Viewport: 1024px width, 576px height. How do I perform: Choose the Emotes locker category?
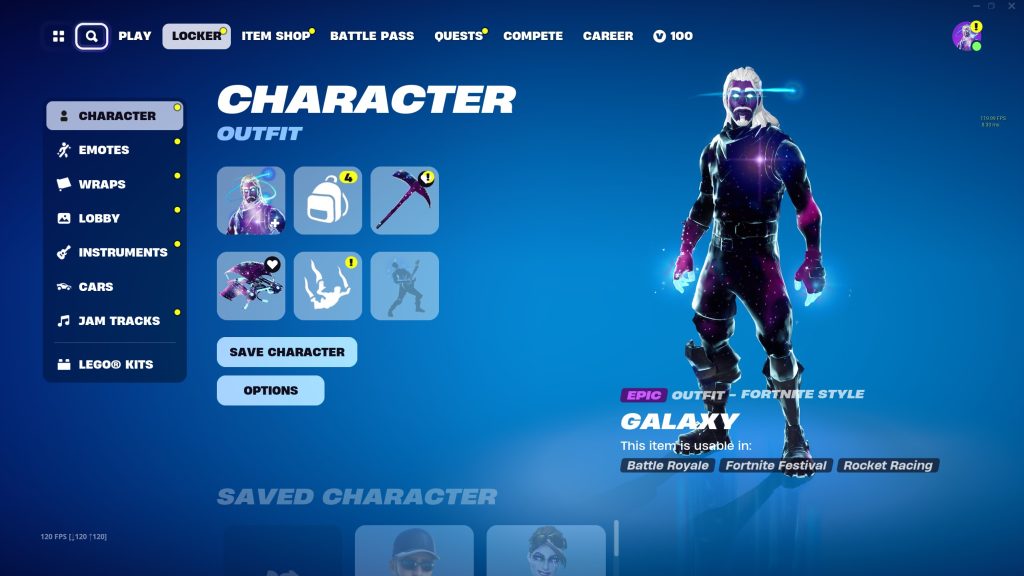tap(104, 150)
